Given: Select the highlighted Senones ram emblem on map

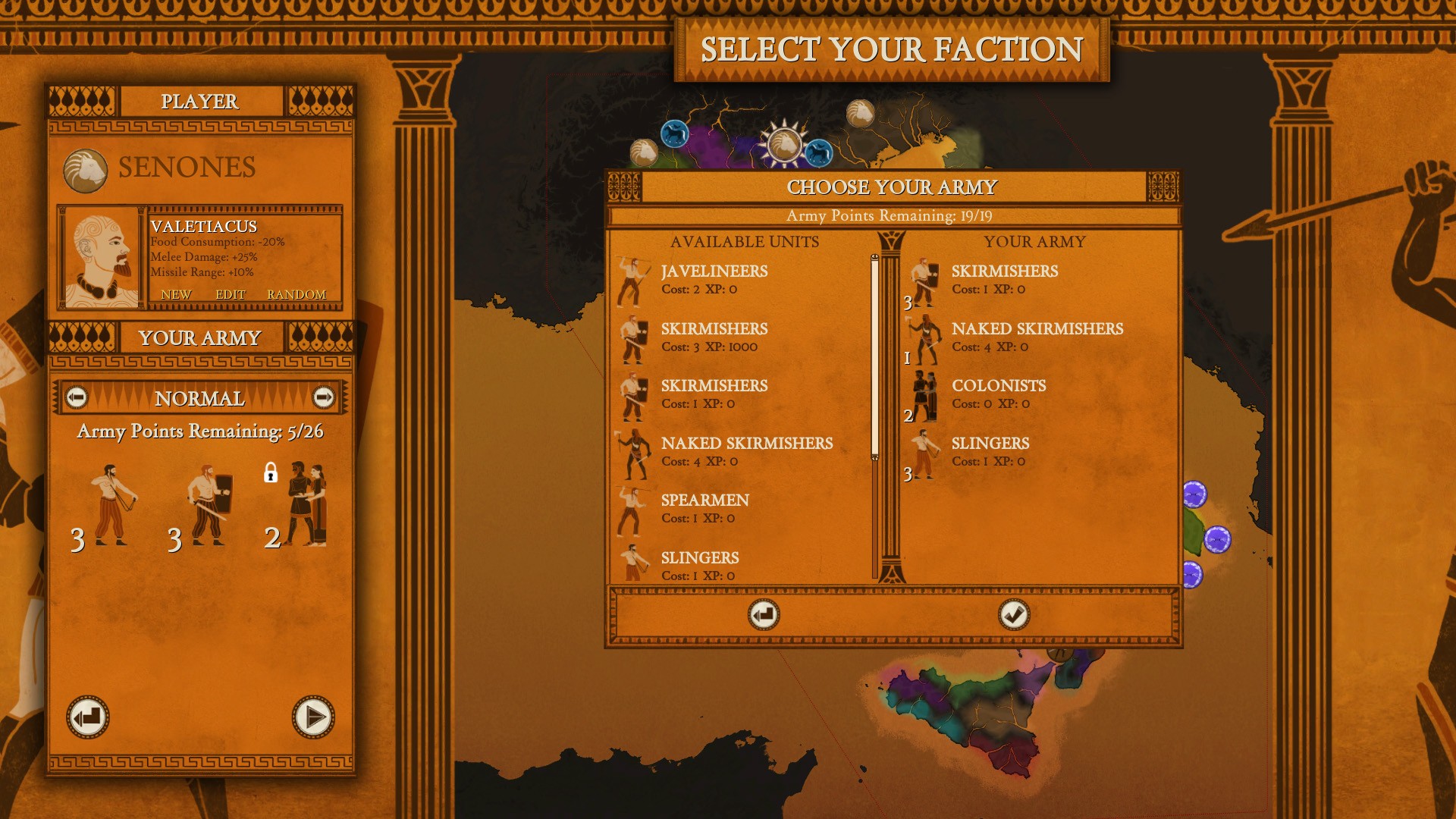Looking at the screenshot, I should tap(783, 143).
